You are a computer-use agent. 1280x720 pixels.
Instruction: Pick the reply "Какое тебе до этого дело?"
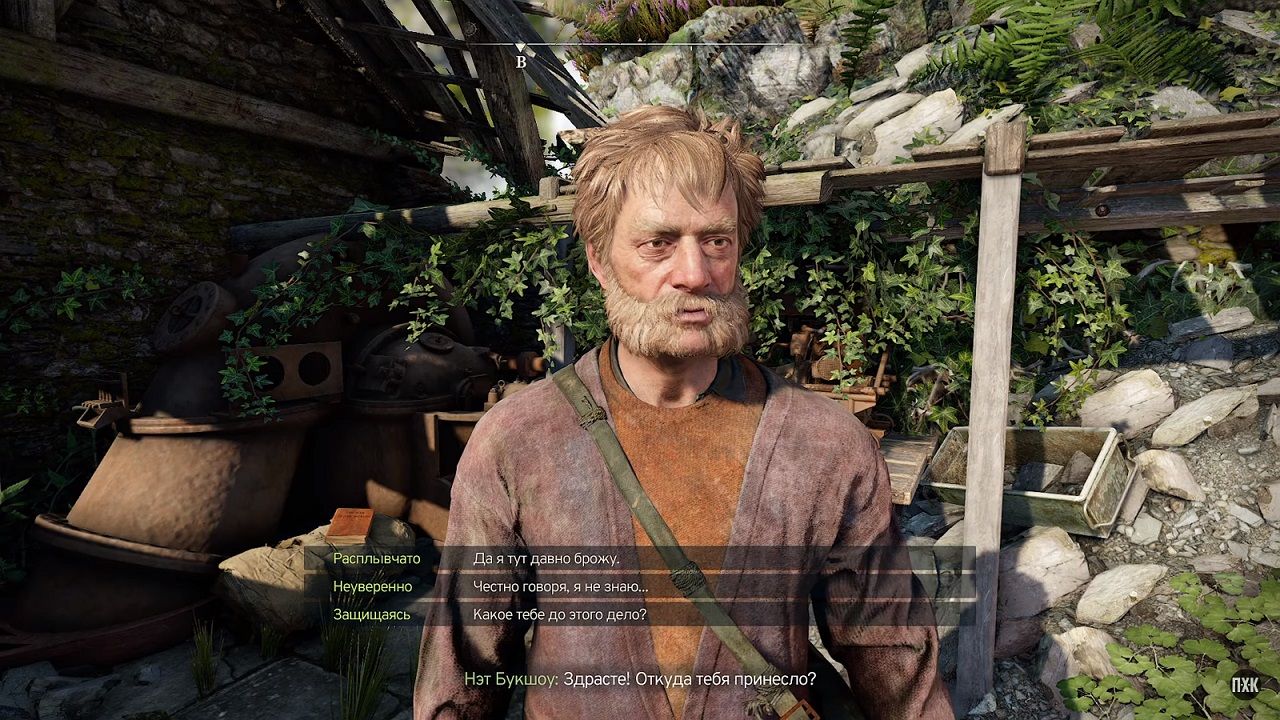559,614
